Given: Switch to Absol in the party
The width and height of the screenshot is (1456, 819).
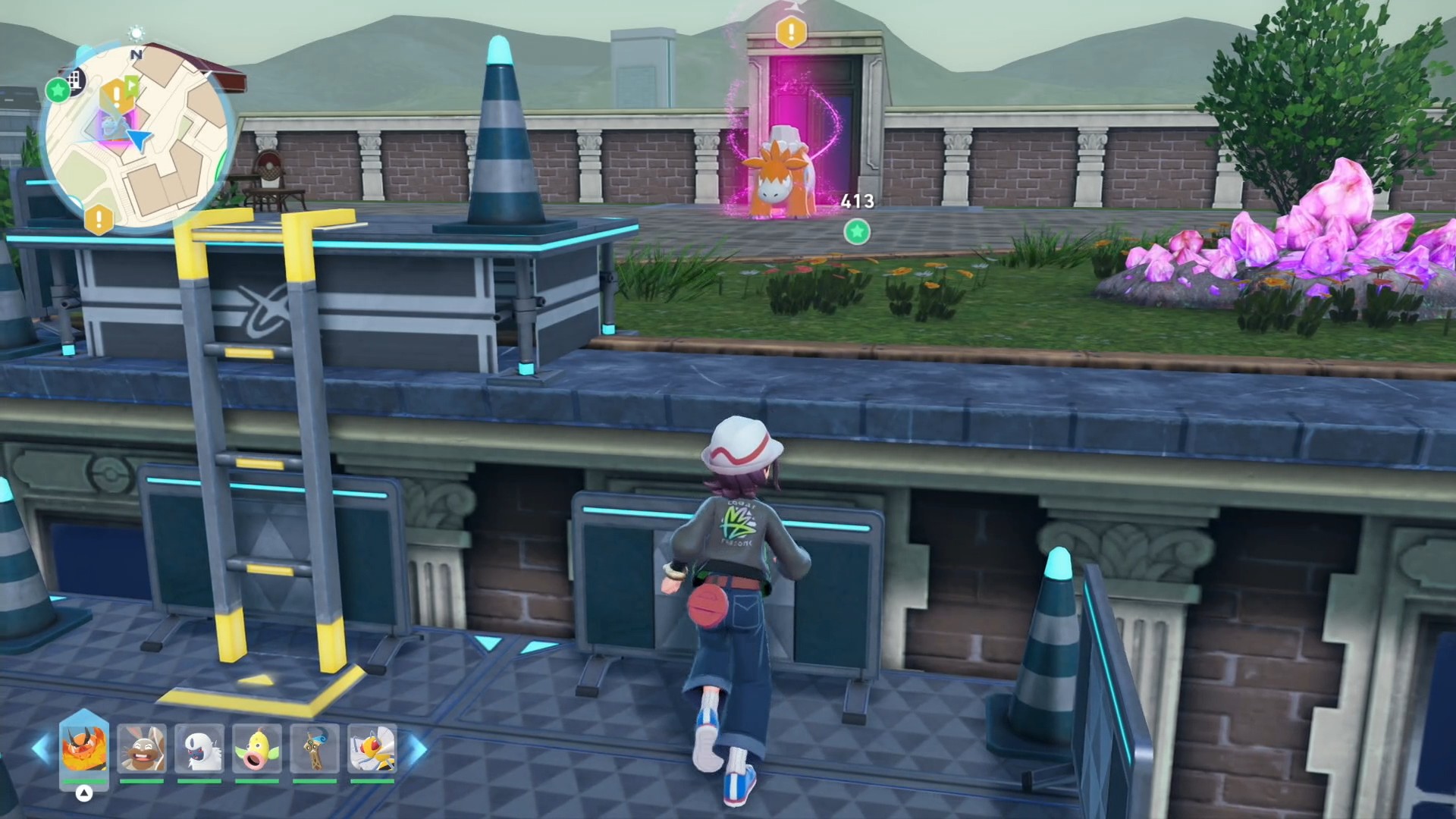Looking at the screenshot, I should [199, 748].
